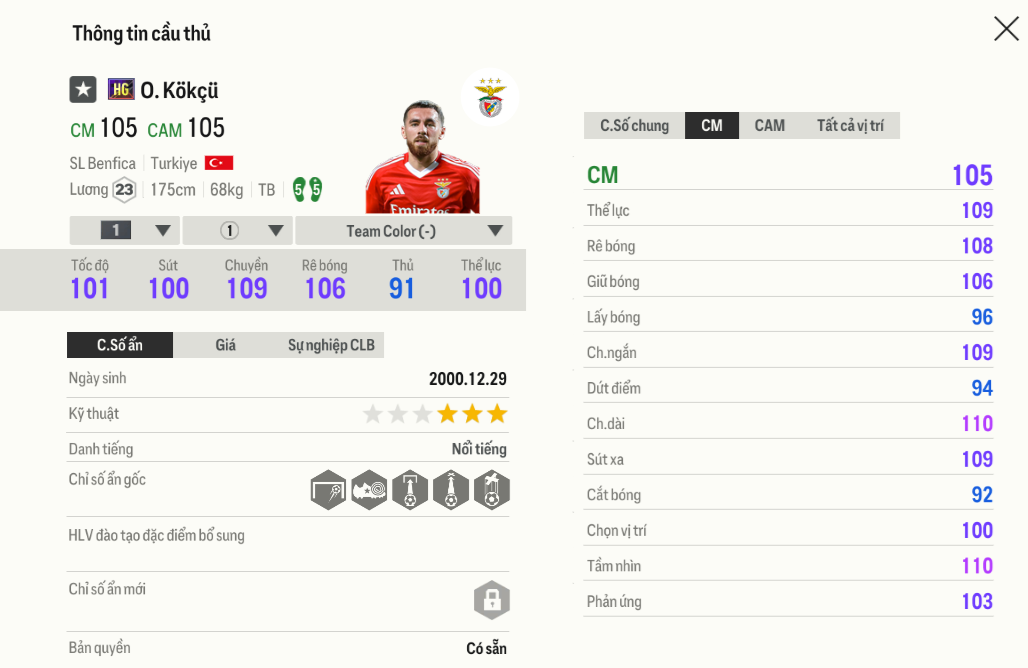This screenshot has height=668, width=1028.
Task: Open the circled 1 dropdown
Action: (x=238, y=231)
